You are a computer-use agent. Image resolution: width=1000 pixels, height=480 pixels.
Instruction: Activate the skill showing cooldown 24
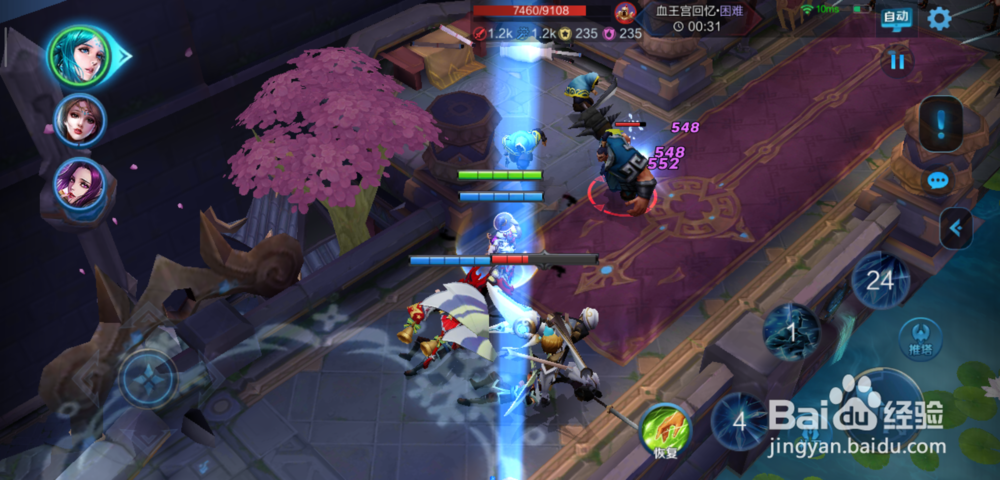point(879,280)
